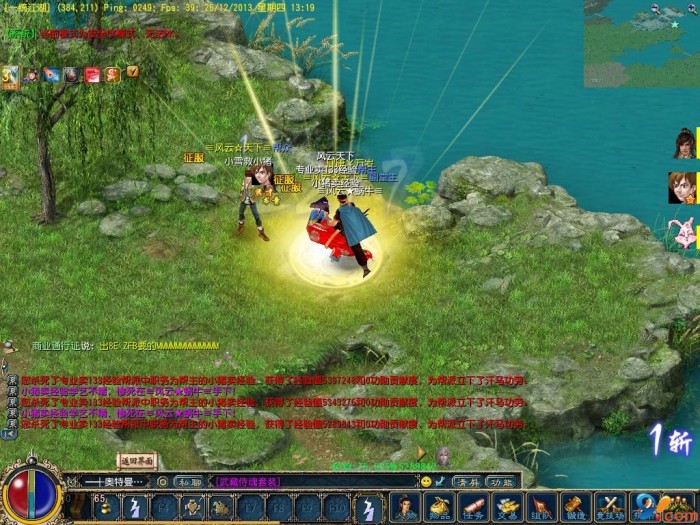Open the 物品 inventory bag
The image size is (700, 525).
click(x=437, y=507)
